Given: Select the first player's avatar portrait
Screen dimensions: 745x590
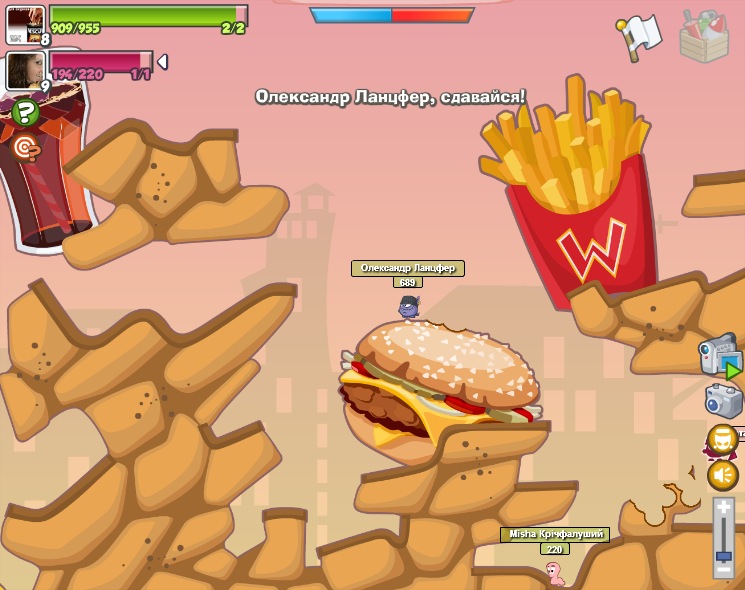Looking at the screenshot, I should [x=25, y=23].
